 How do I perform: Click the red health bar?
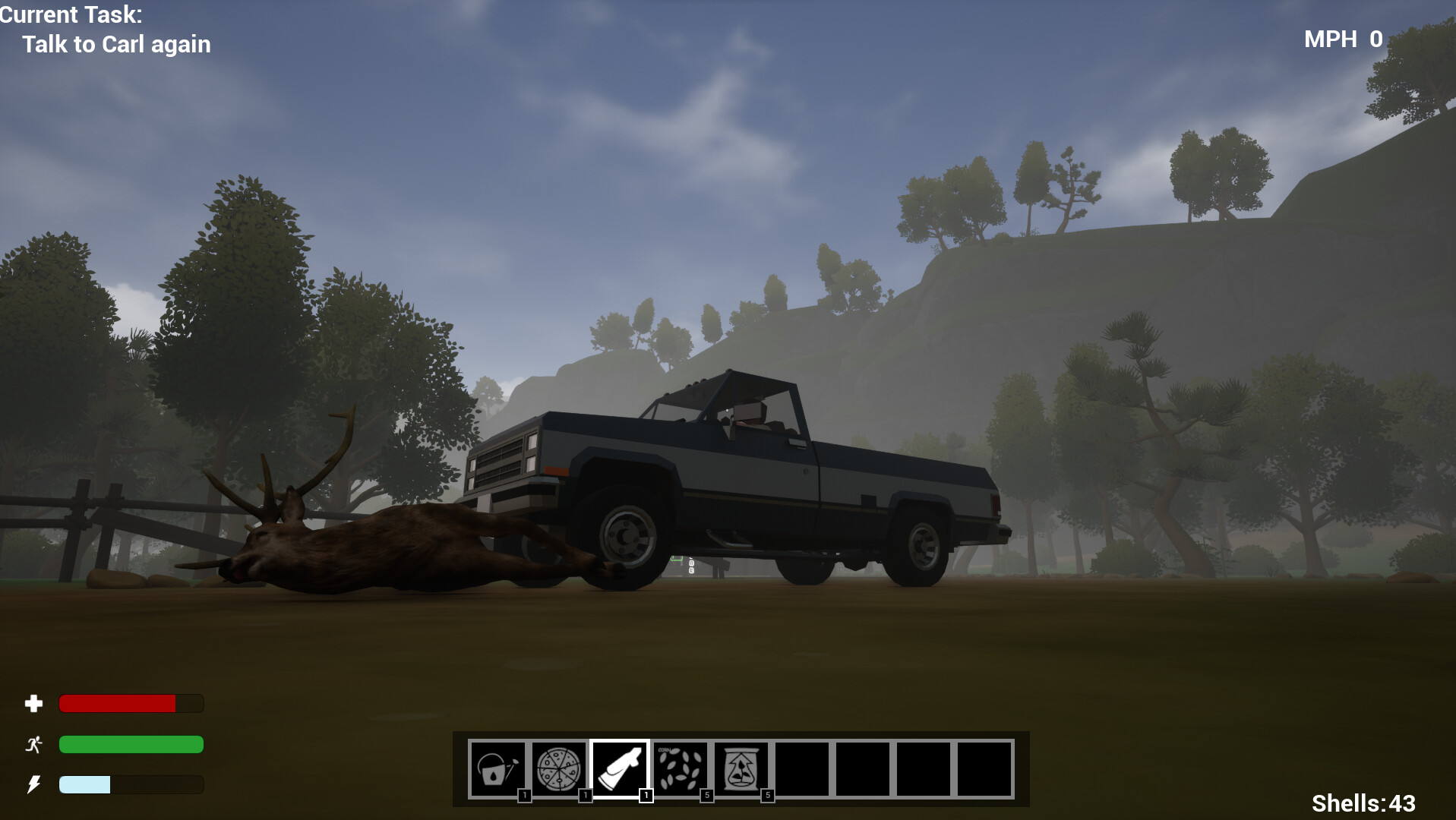118,704
